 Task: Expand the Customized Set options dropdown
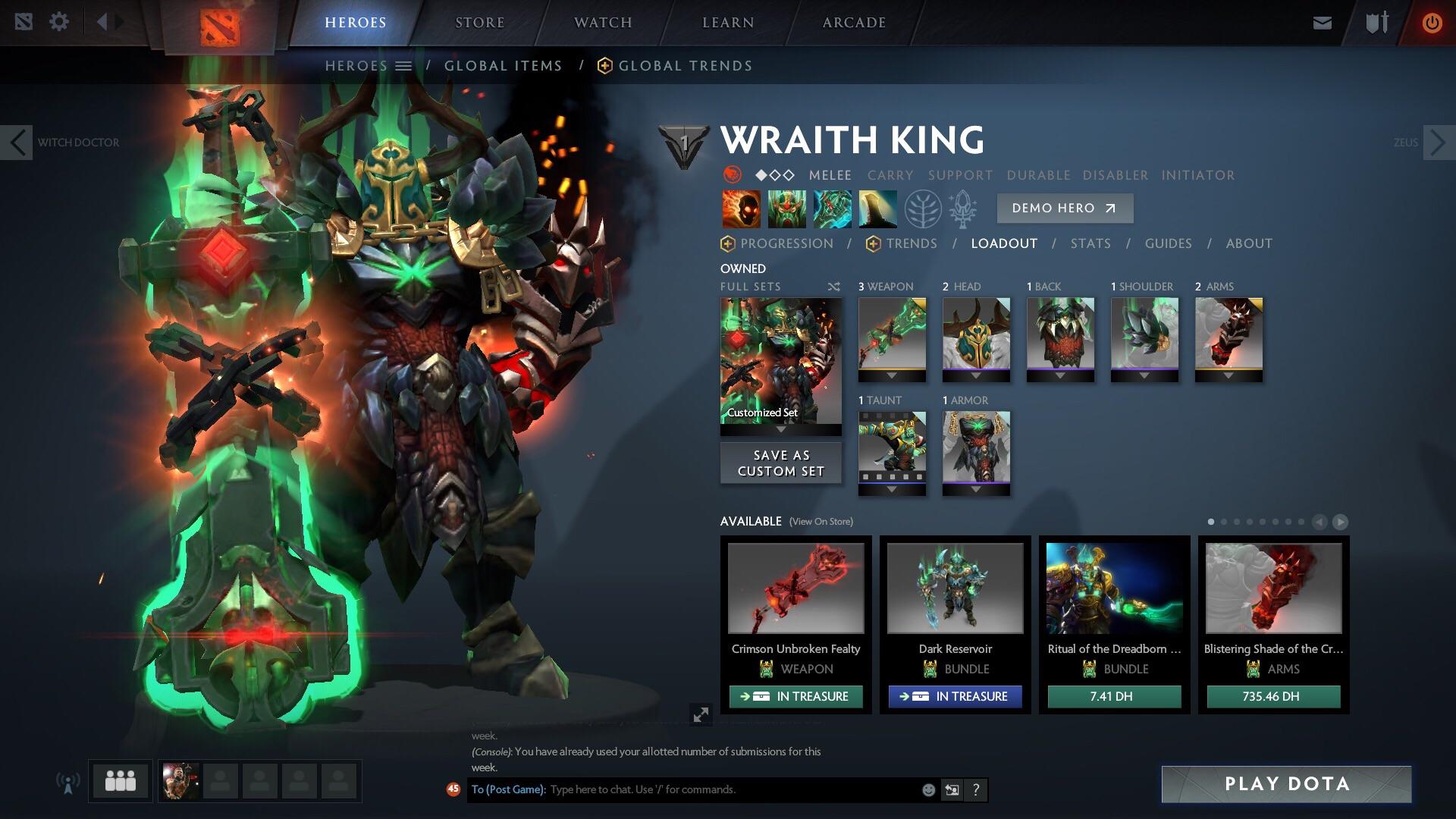coord(780,428)
